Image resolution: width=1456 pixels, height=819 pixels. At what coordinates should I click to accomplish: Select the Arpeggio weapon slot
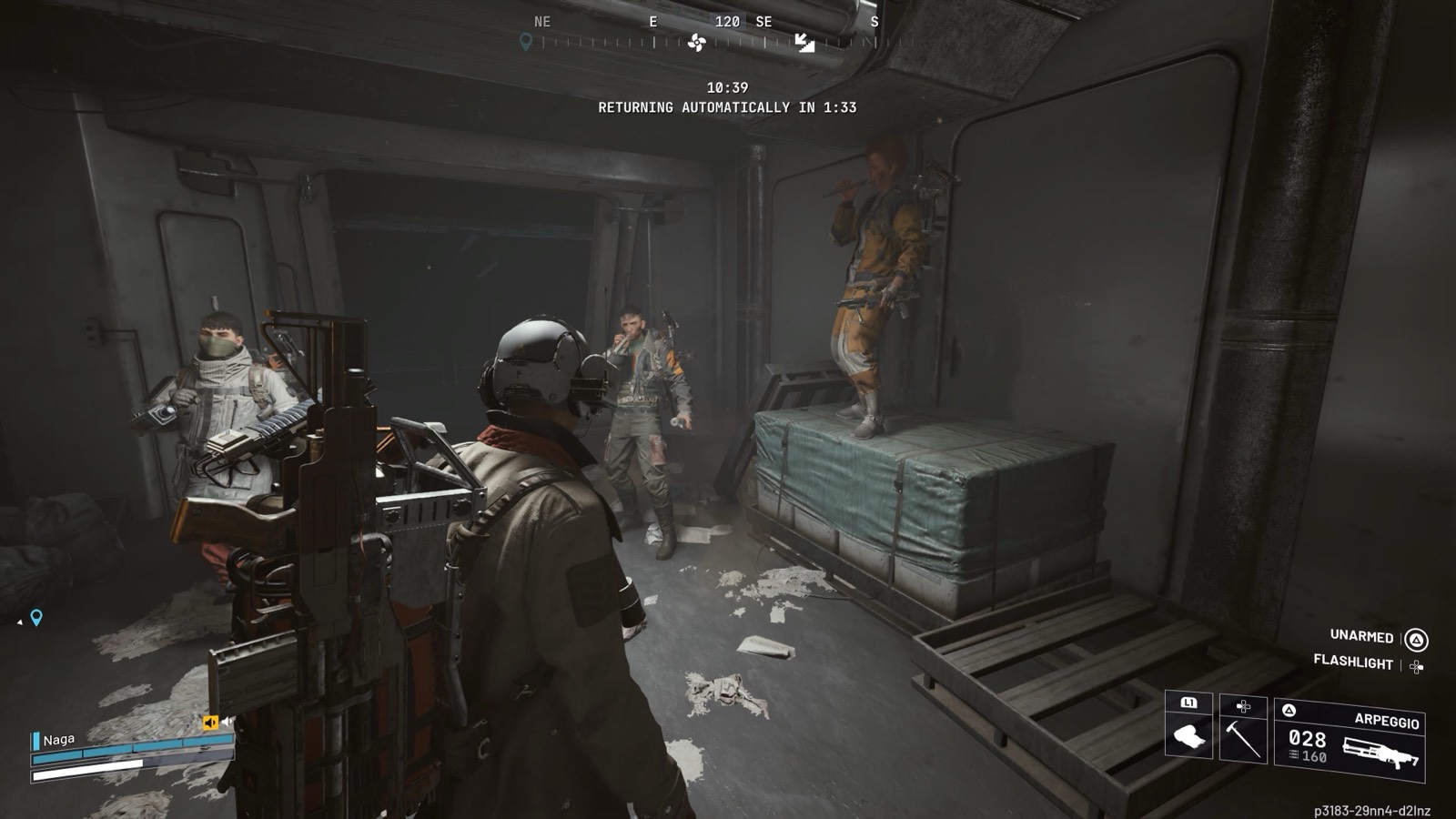tap(1350, 738)
